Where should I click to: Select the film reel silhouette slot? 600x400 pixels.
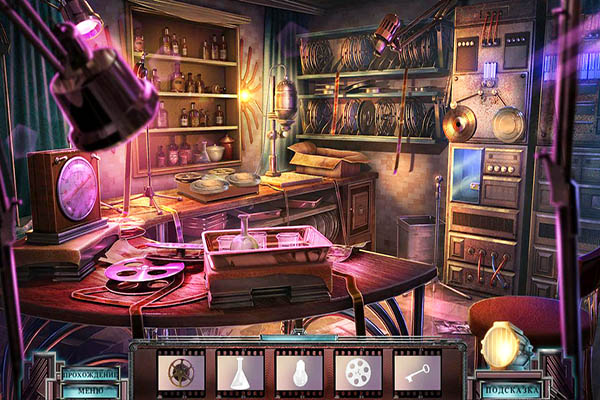357,372
